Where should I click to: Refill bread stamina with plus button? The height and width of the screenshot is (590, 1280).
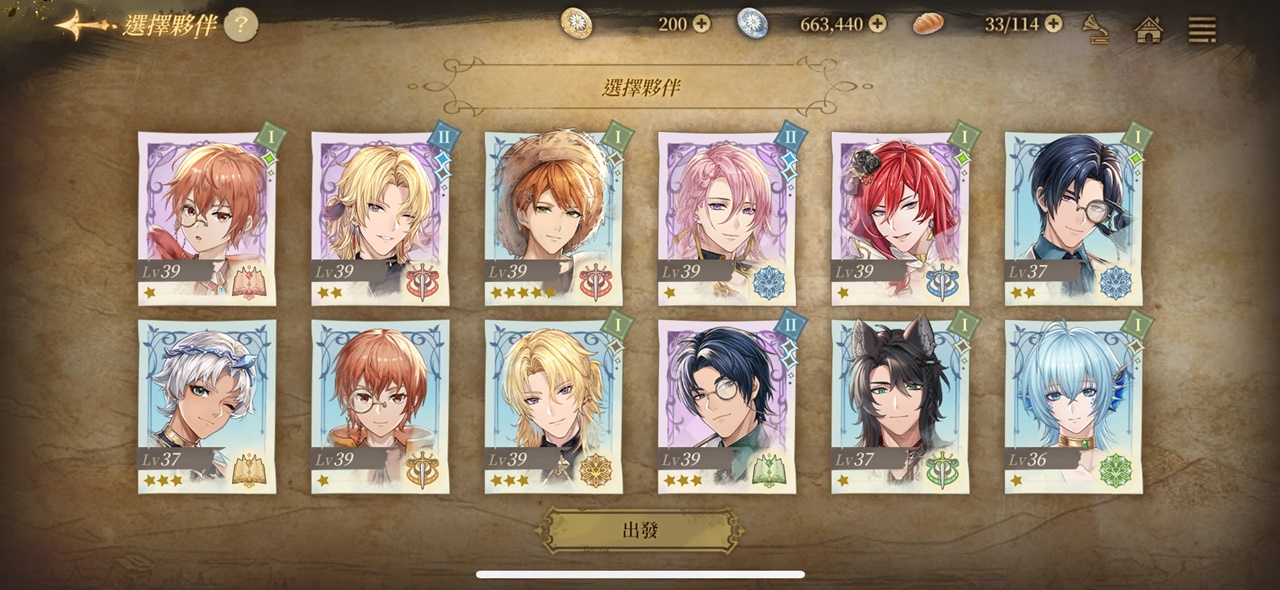1053,24
